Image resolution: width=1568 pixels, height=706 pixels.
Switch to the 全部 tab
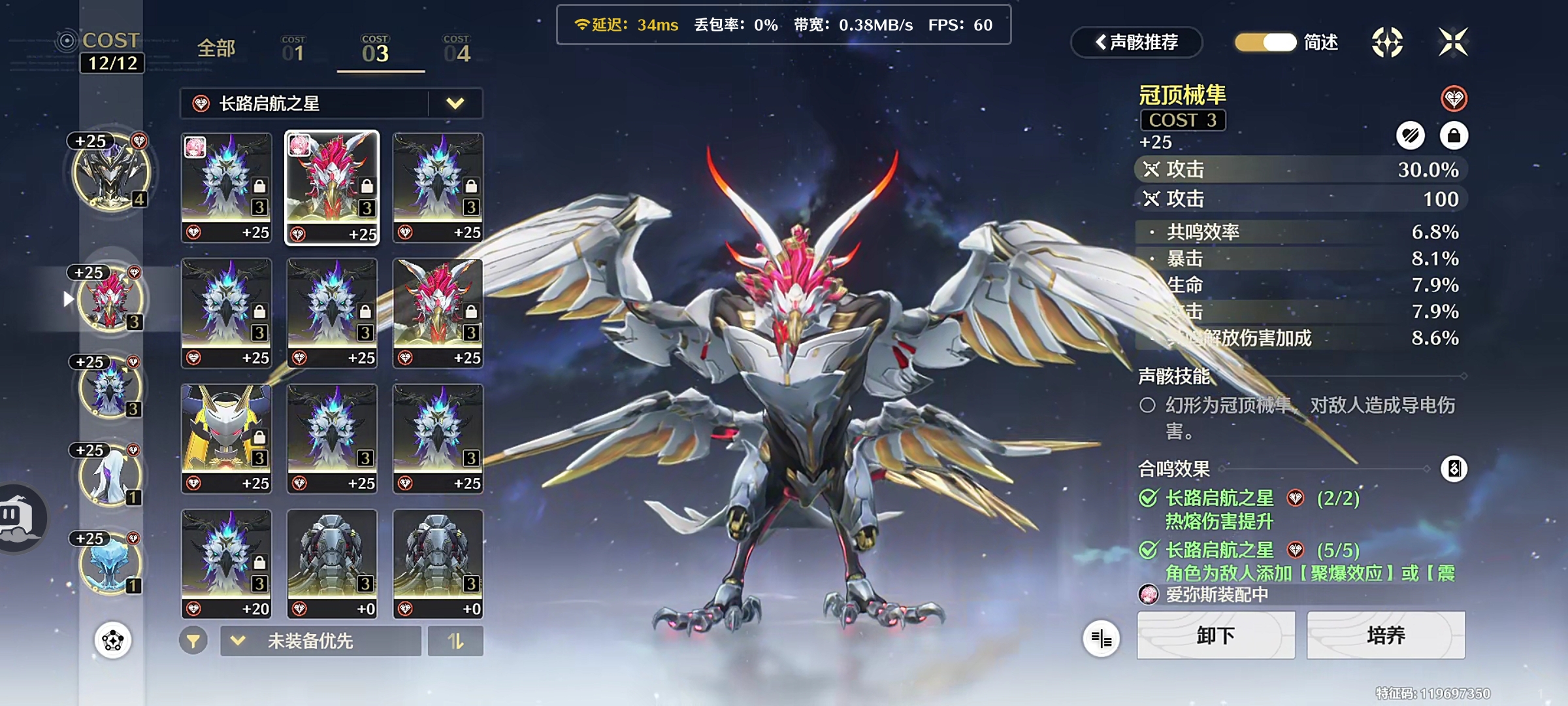tap(216, 48)
